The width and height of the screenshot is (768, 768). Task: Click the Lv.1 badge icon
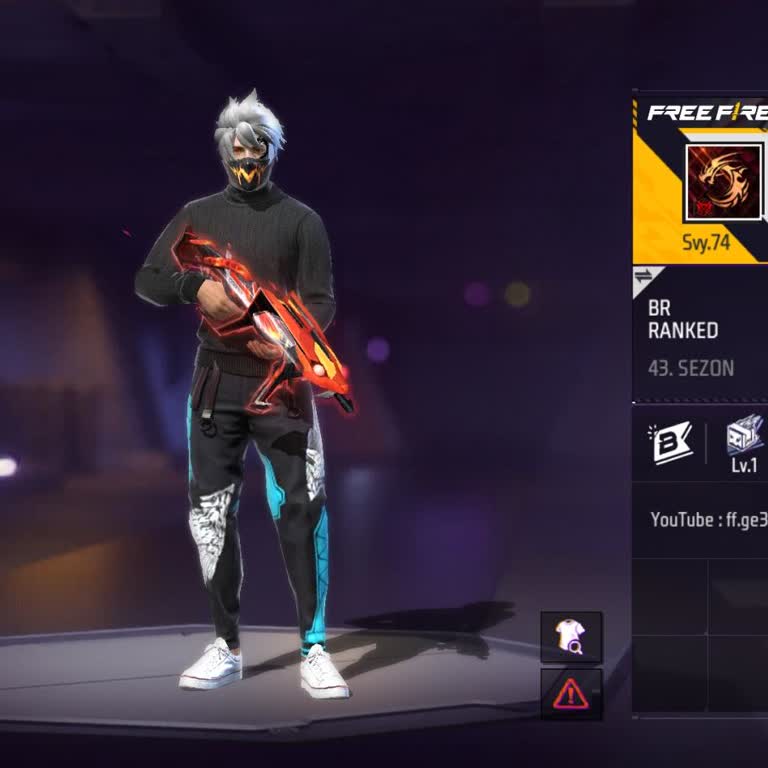[745, 440]
